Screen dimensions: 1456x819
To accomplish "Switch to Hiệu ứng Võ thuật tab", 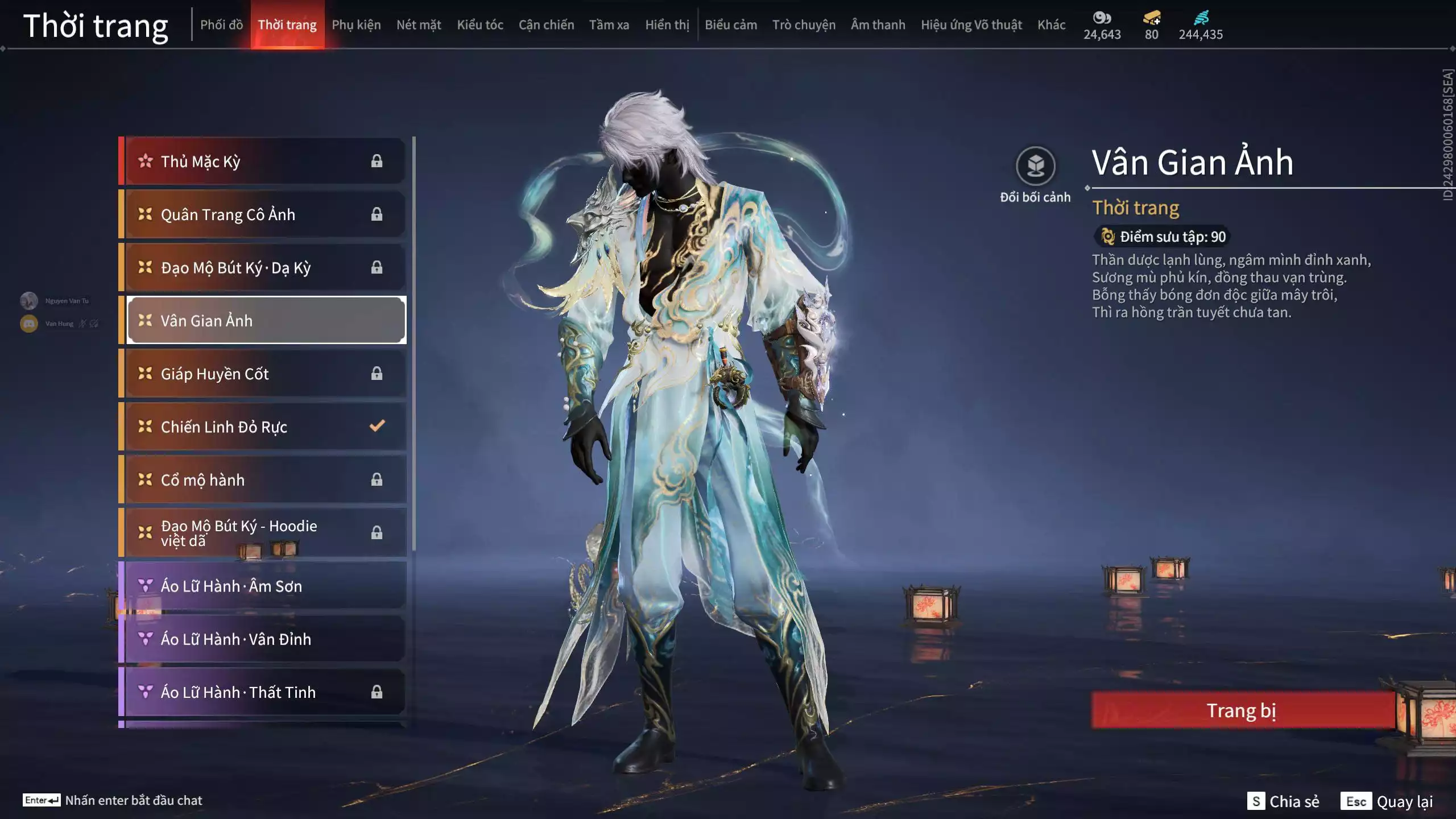I will 971,25.
